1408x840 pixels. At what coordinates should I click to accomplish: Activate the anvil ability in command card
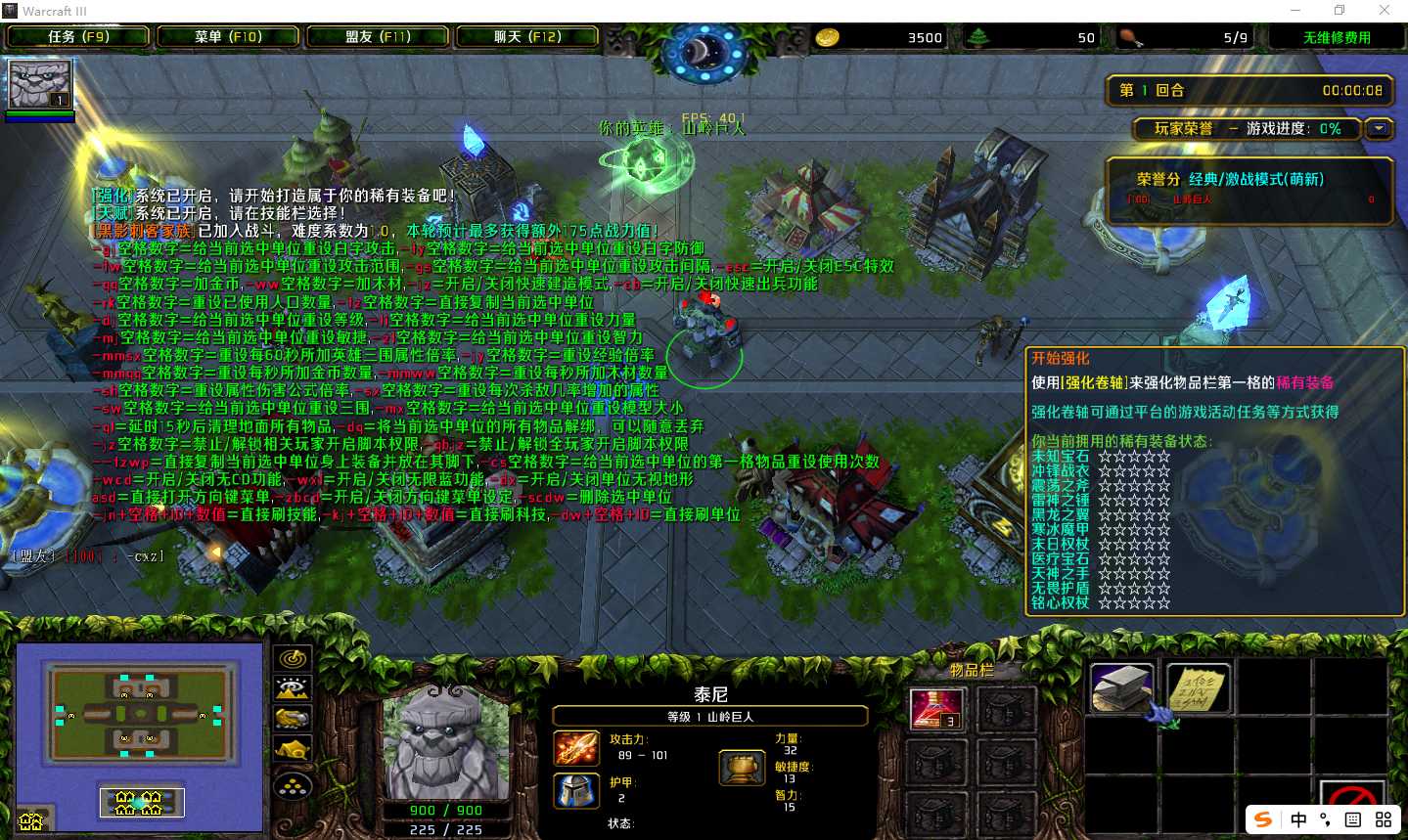click(x=1121, y=688)
